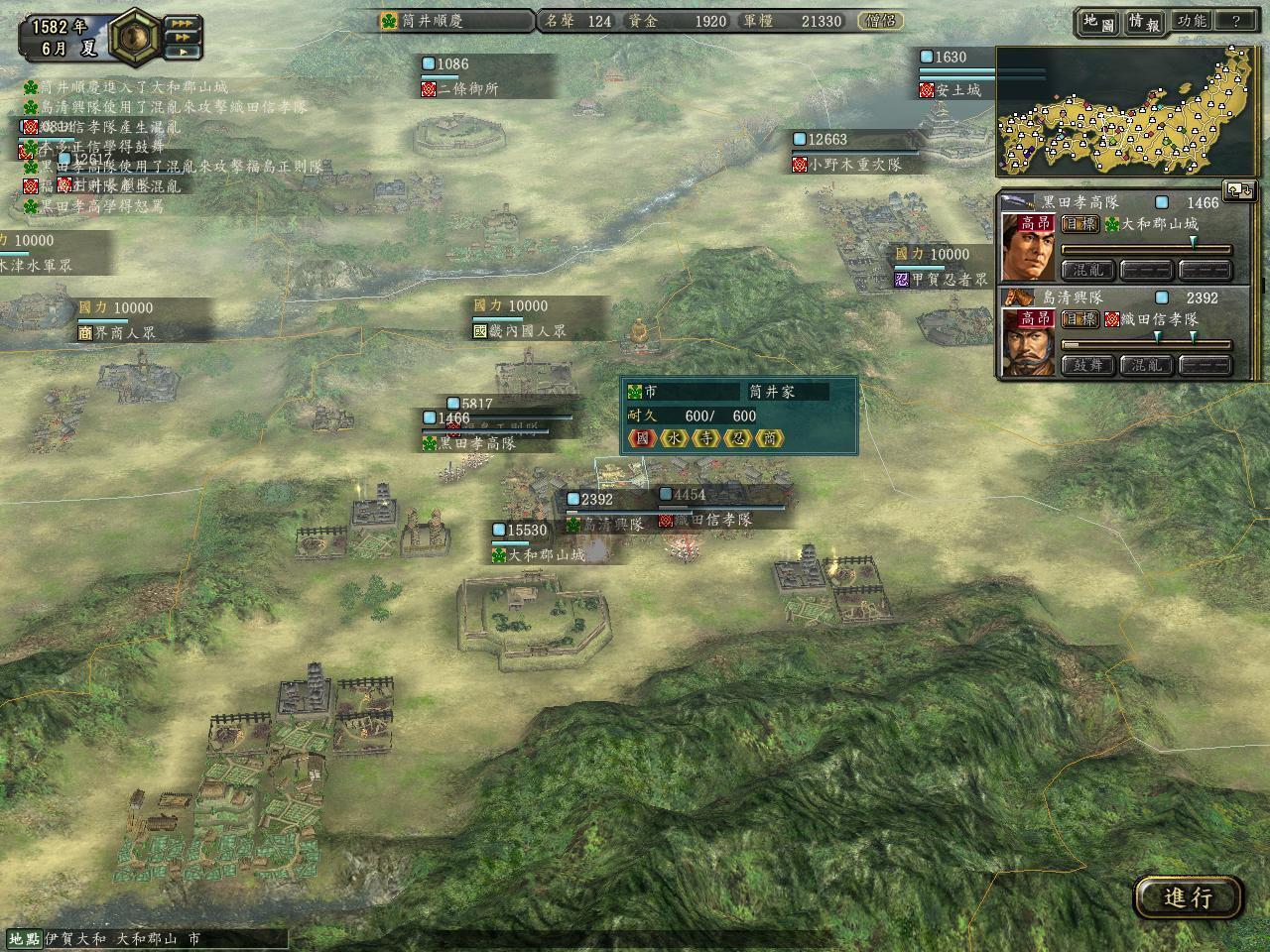Activate 混亂 tactic of 島清興隊

1146,364
